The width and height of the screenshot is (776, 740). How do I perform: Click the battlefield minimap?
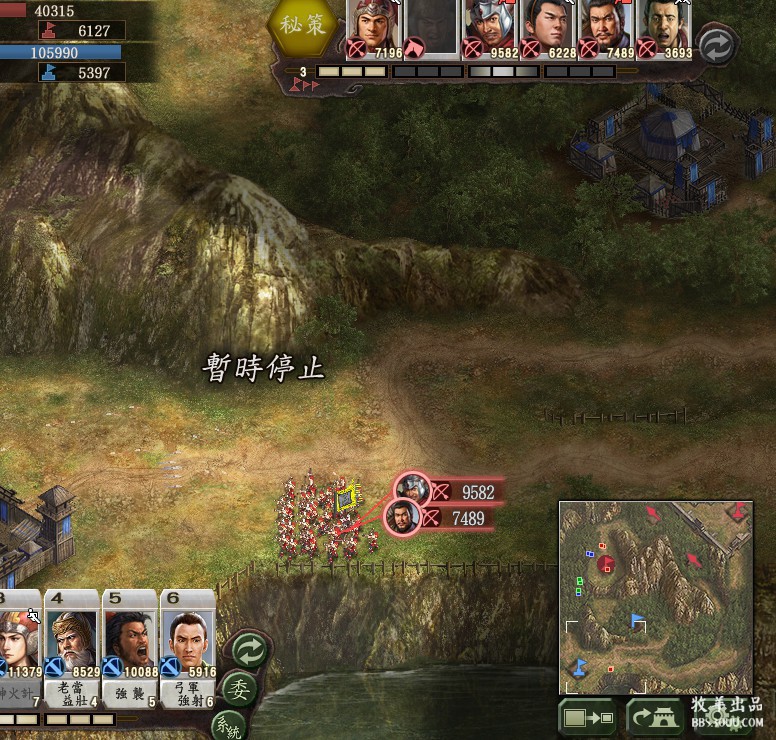655,597
